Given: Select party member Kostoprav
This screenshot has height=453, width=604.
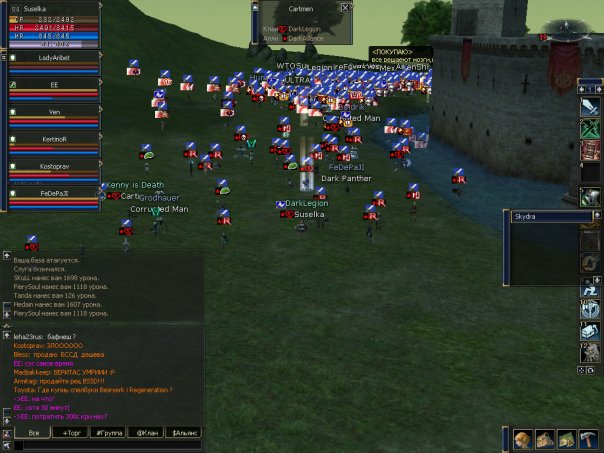Looking at the screenshot, I should tap(54, 164).
